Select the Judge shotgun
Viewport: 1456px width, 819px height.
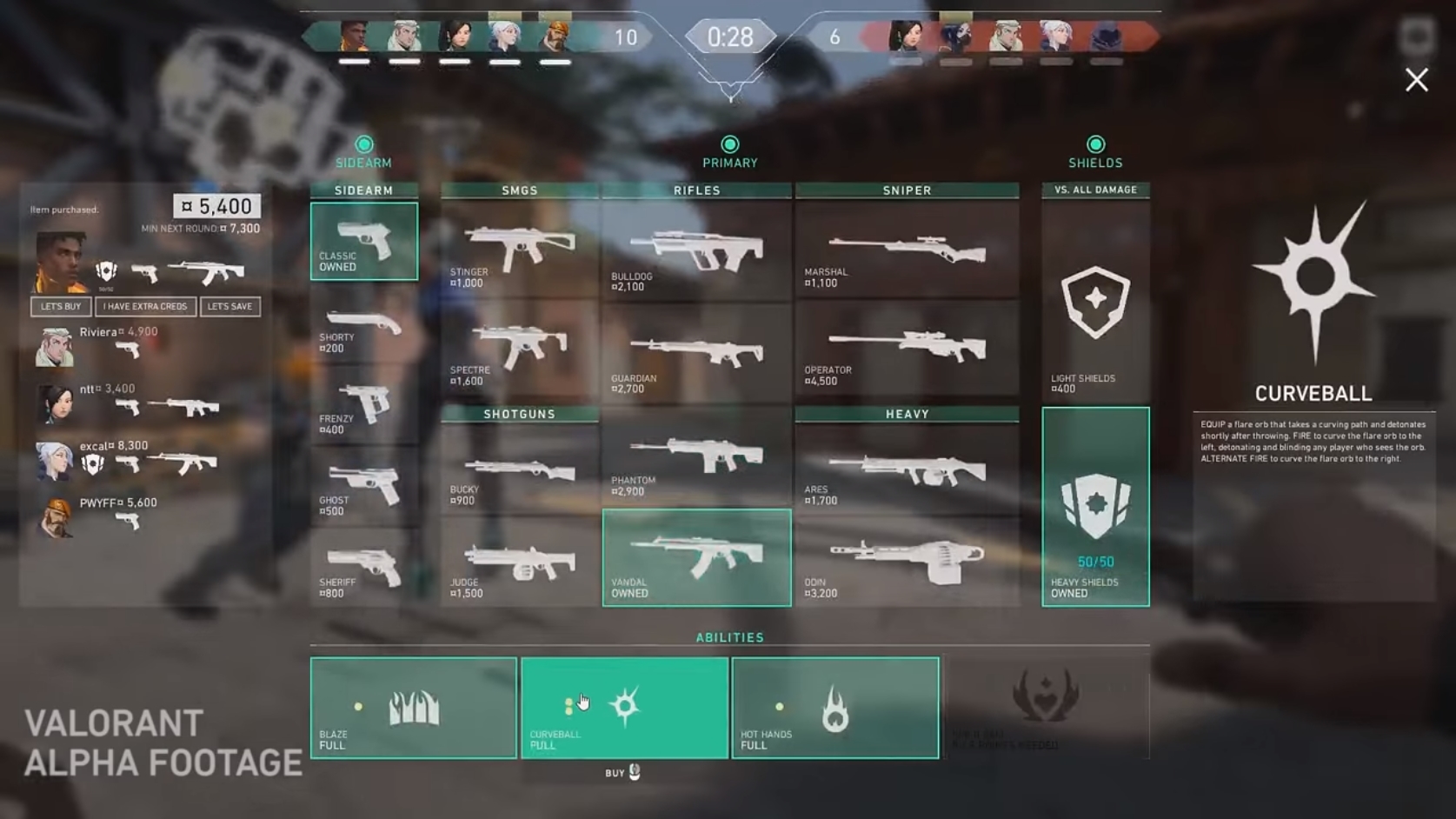[519, 565]
